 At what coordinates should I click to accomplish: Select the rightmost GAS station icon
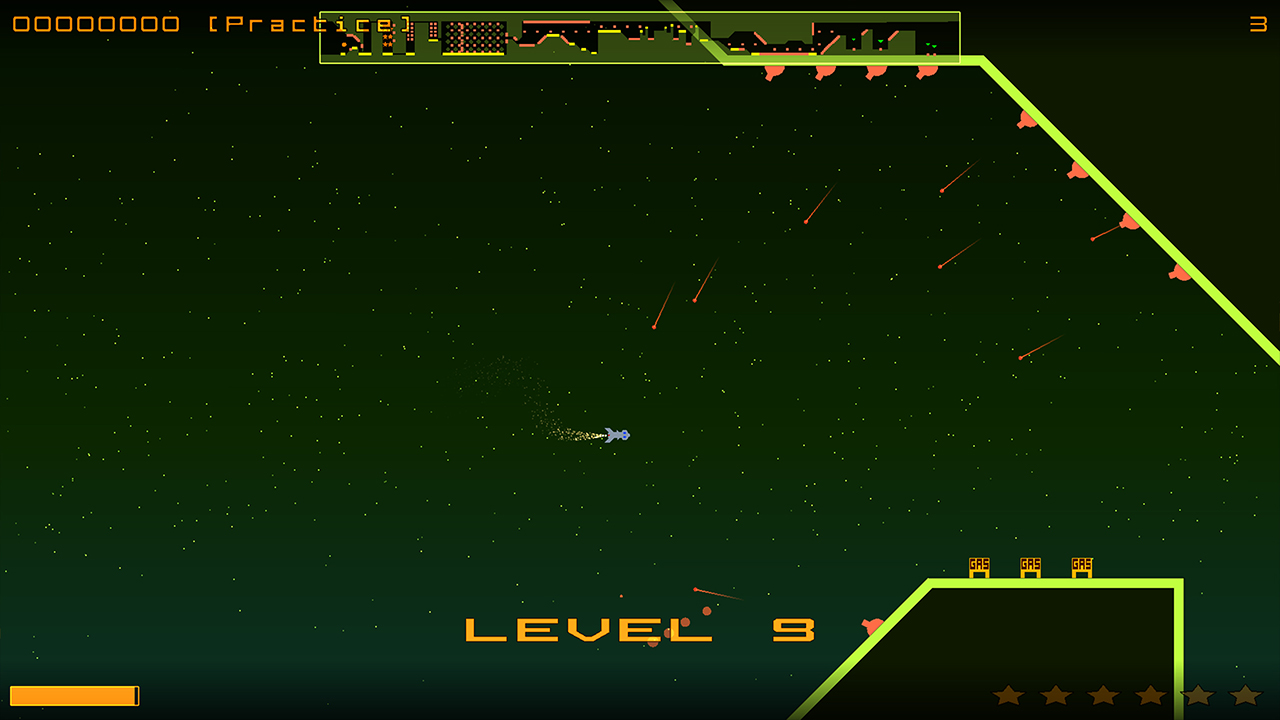click(1080, 566)
